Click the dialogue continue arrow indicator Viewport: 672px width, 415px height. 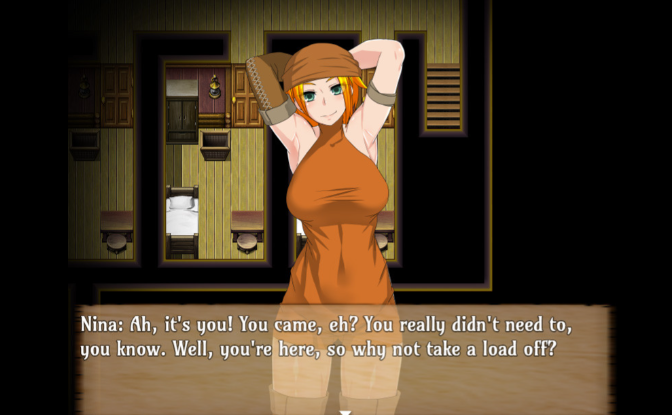(x=345, y=410)
